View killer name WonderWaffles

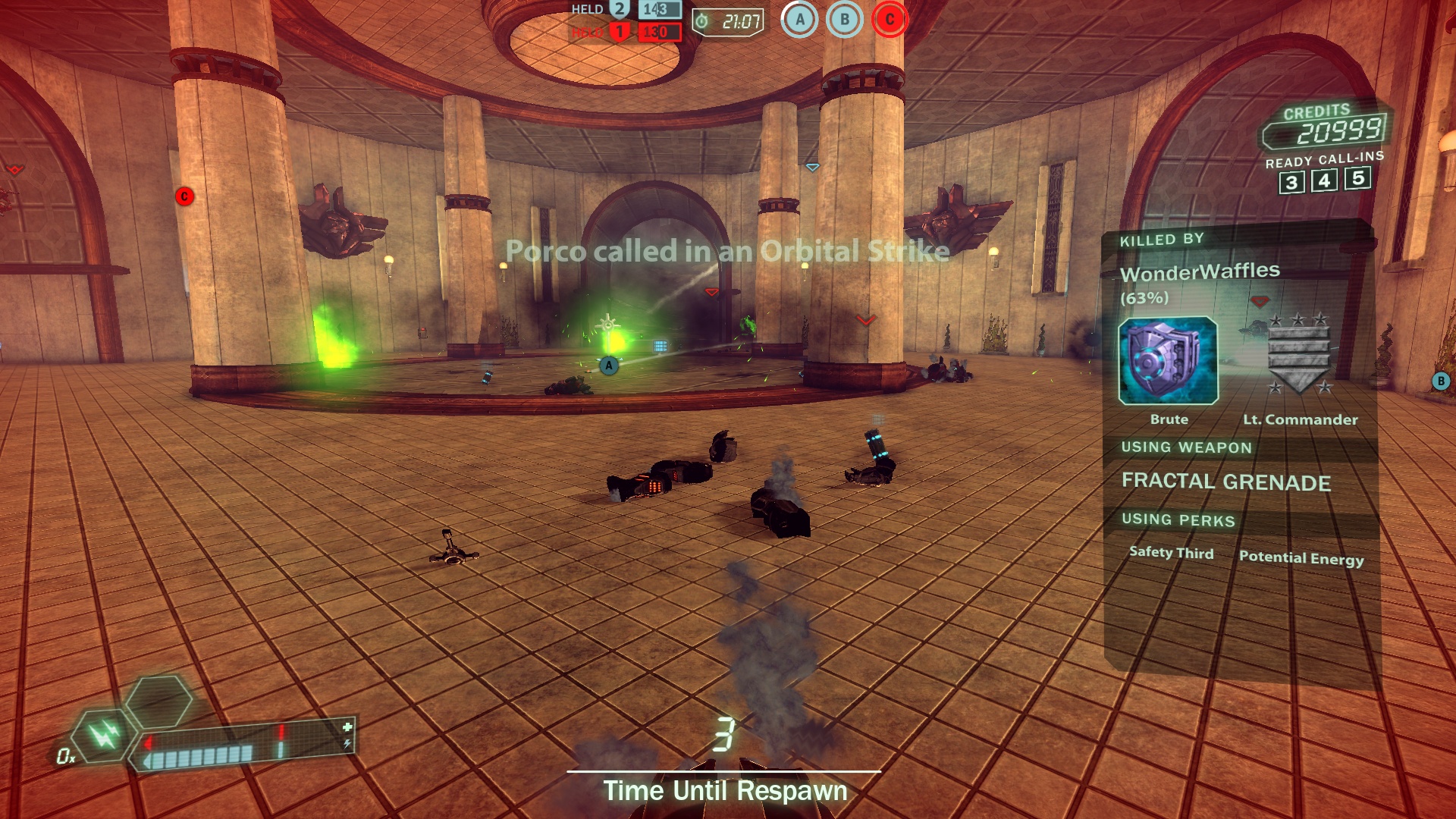pyautogui.click(x=1200, y=271)
